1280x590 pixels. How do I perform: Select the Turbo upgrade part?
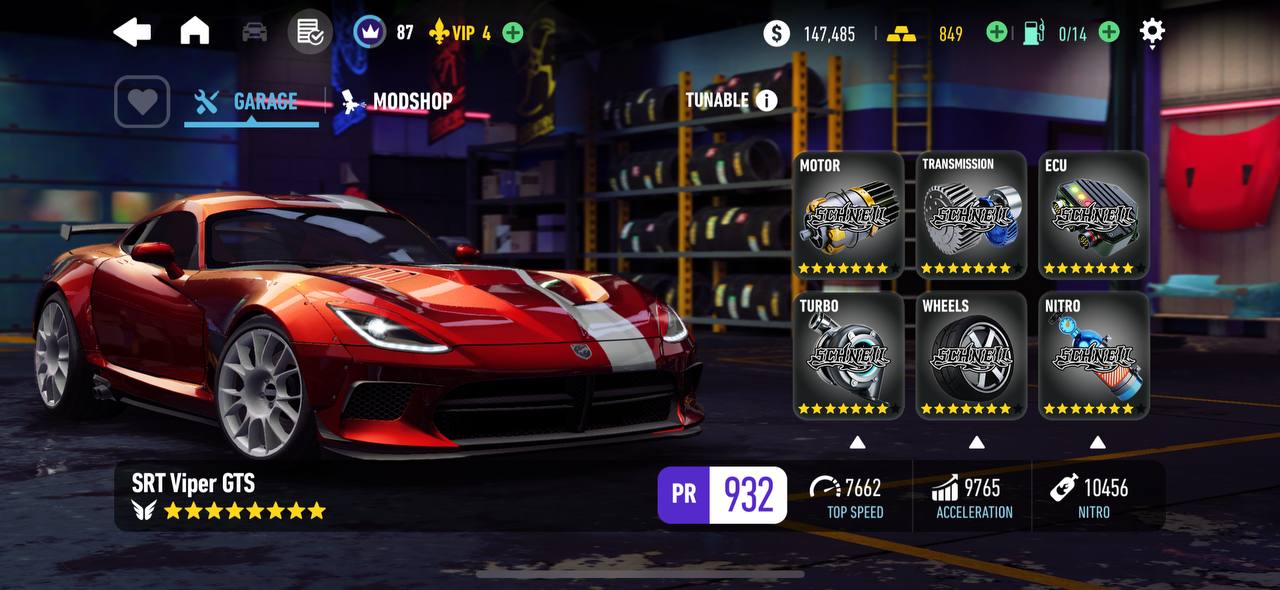(848, 355)
